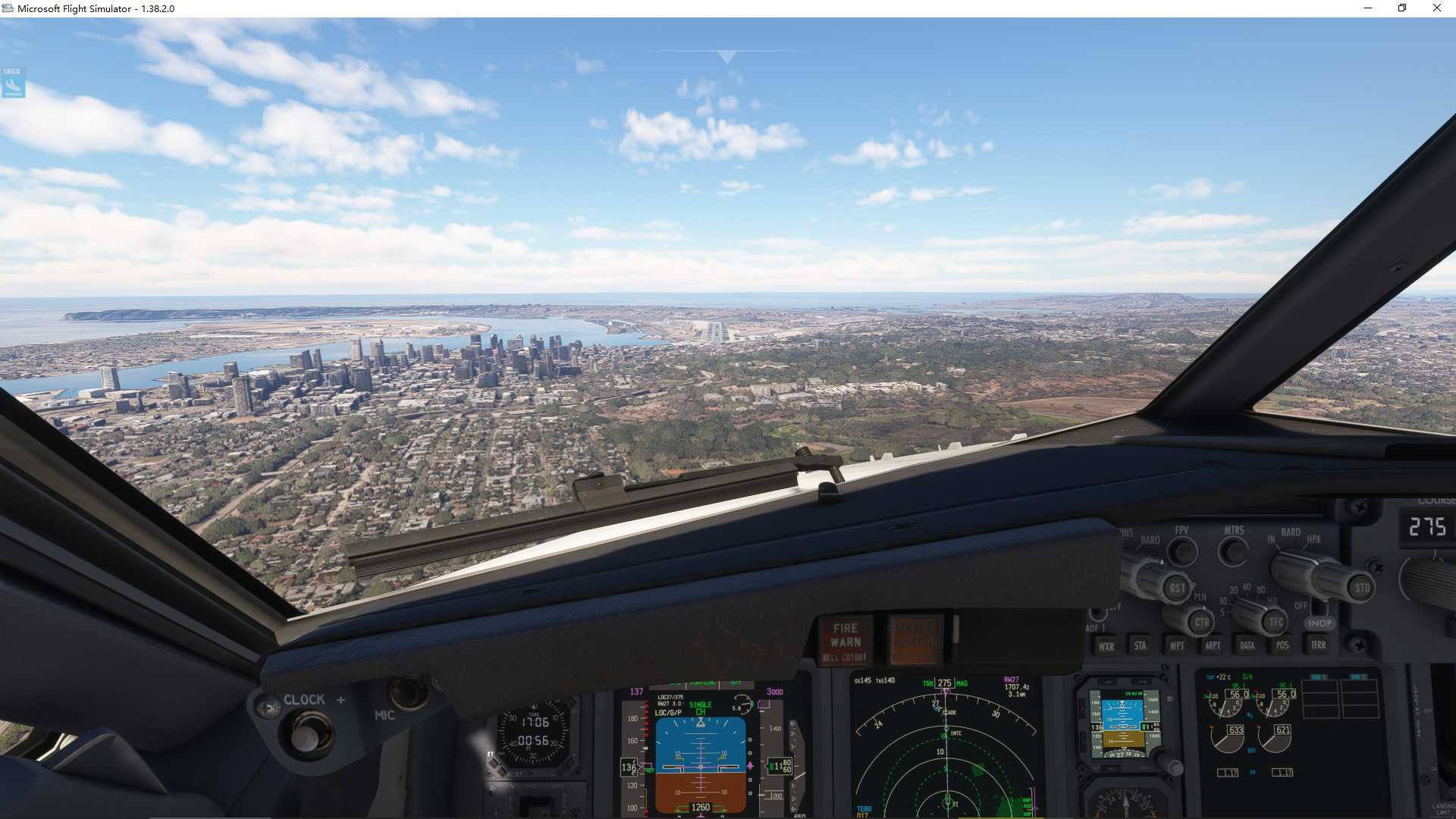1456x819 pixels.
Task: Toggle the STA stations display button
Action: coord(1141,645)
